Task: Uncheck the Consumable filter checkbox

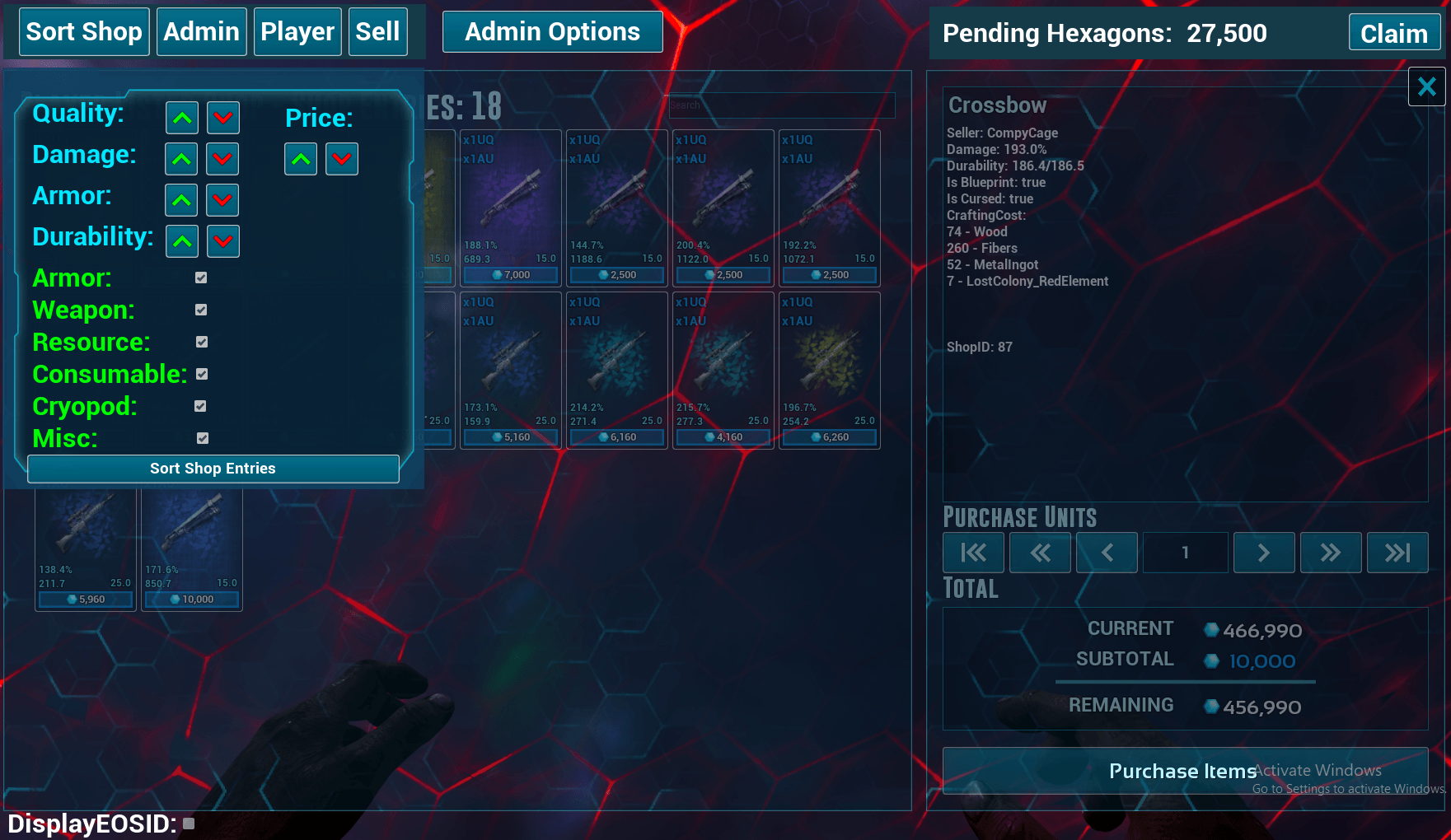Action: pyautogui.click(x=202, y=374)
